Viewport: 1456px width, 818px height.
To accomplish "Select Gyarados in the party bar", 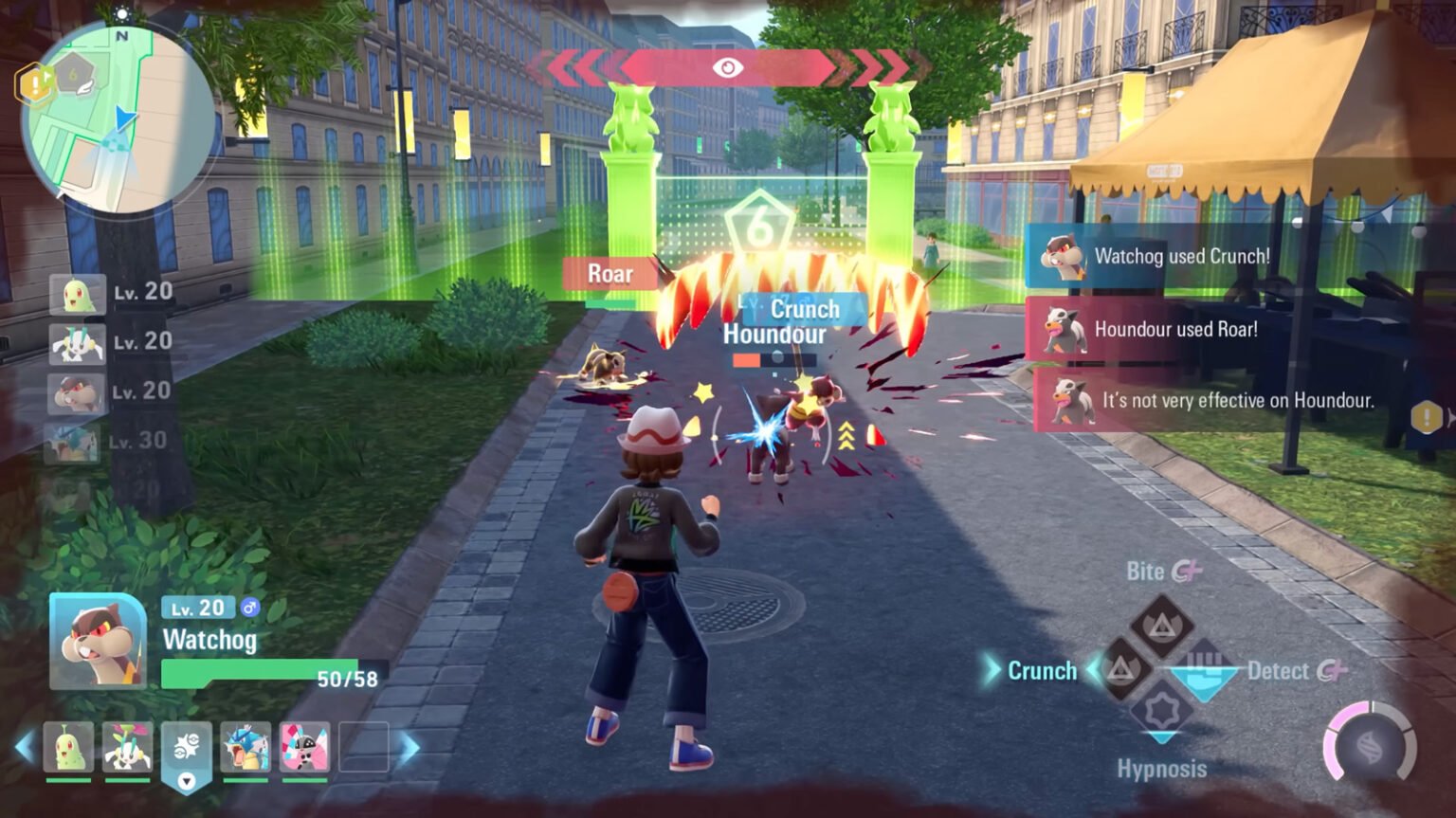I will [x=246, y=747].
